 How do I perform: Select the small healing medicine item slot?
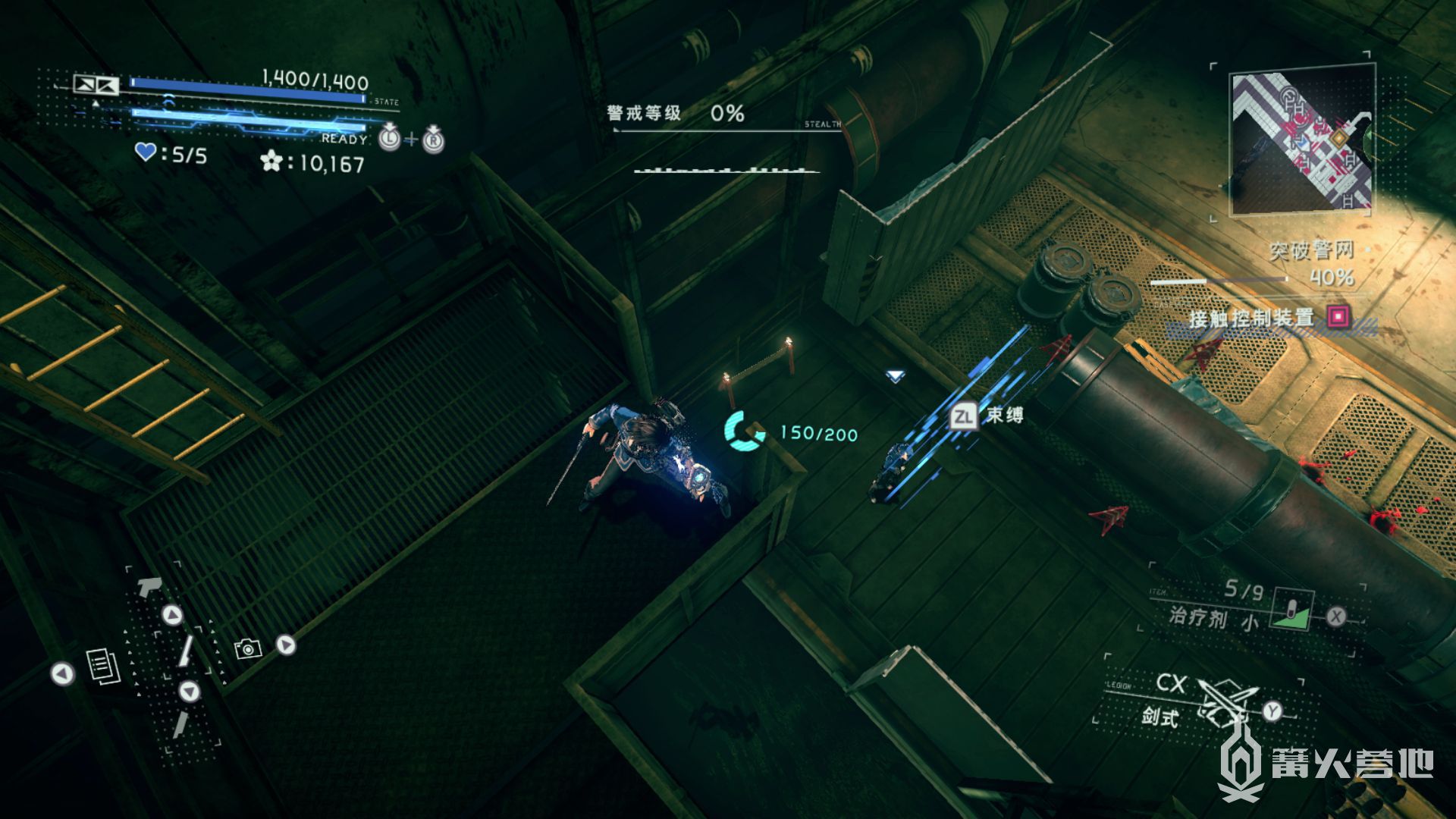(x=1292, y=610)
